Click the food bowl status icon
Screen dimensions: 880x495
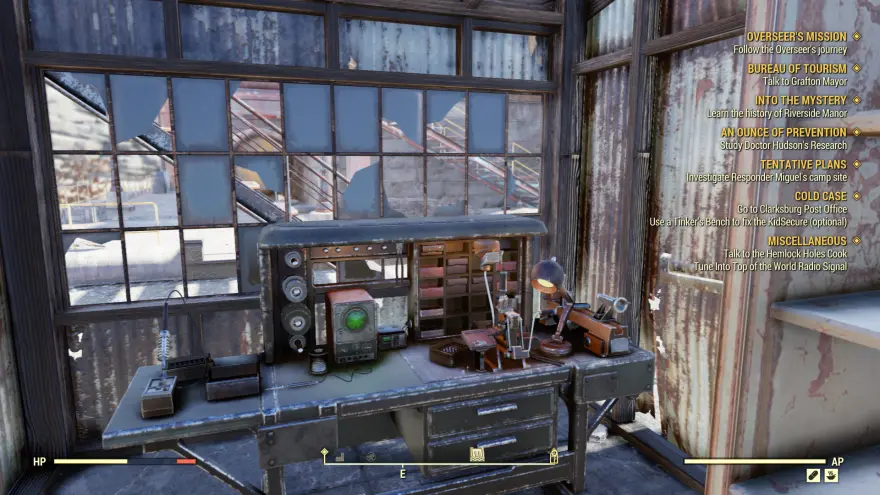click(831, 476)
